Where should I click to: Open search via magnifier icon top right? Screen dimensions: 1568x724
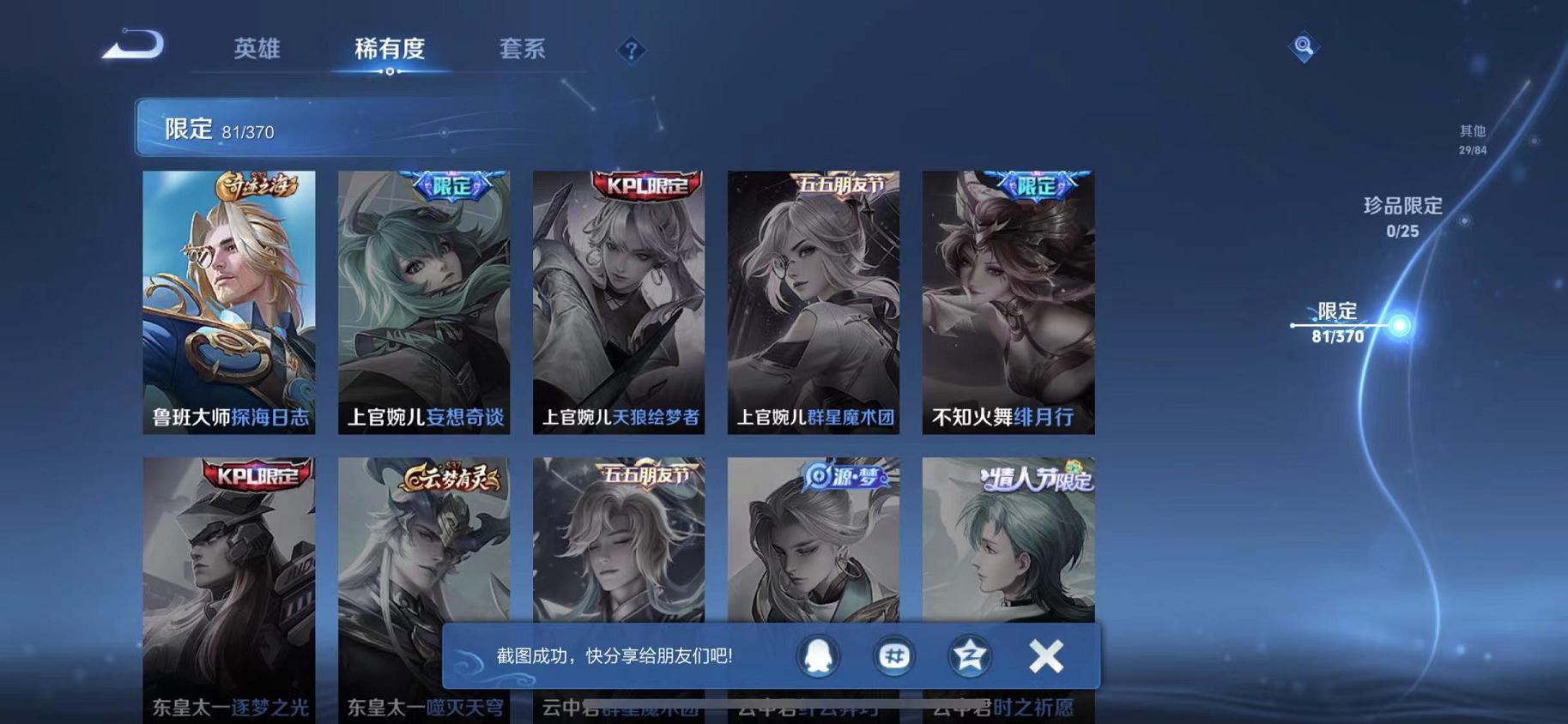pos(1304,47)
